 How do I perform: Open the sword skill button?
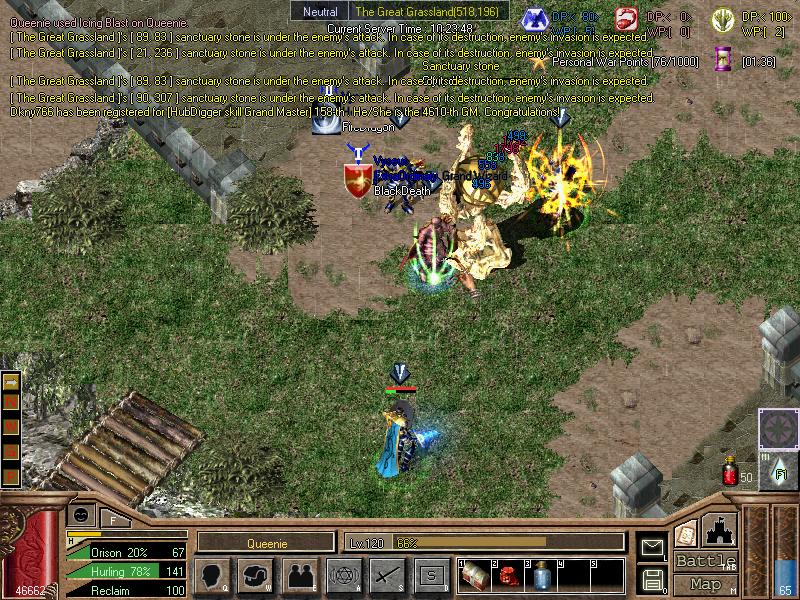(387, 576)
